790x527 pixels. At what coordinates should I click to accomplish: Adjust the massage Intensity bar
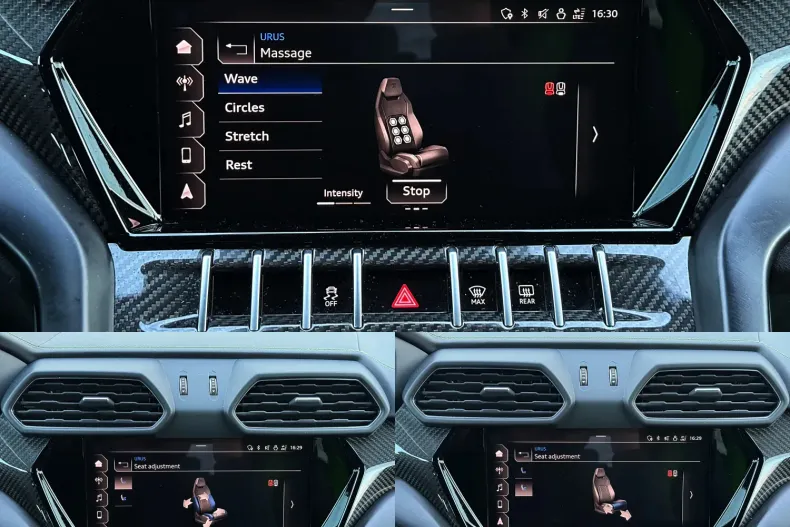tap(343, 202)
